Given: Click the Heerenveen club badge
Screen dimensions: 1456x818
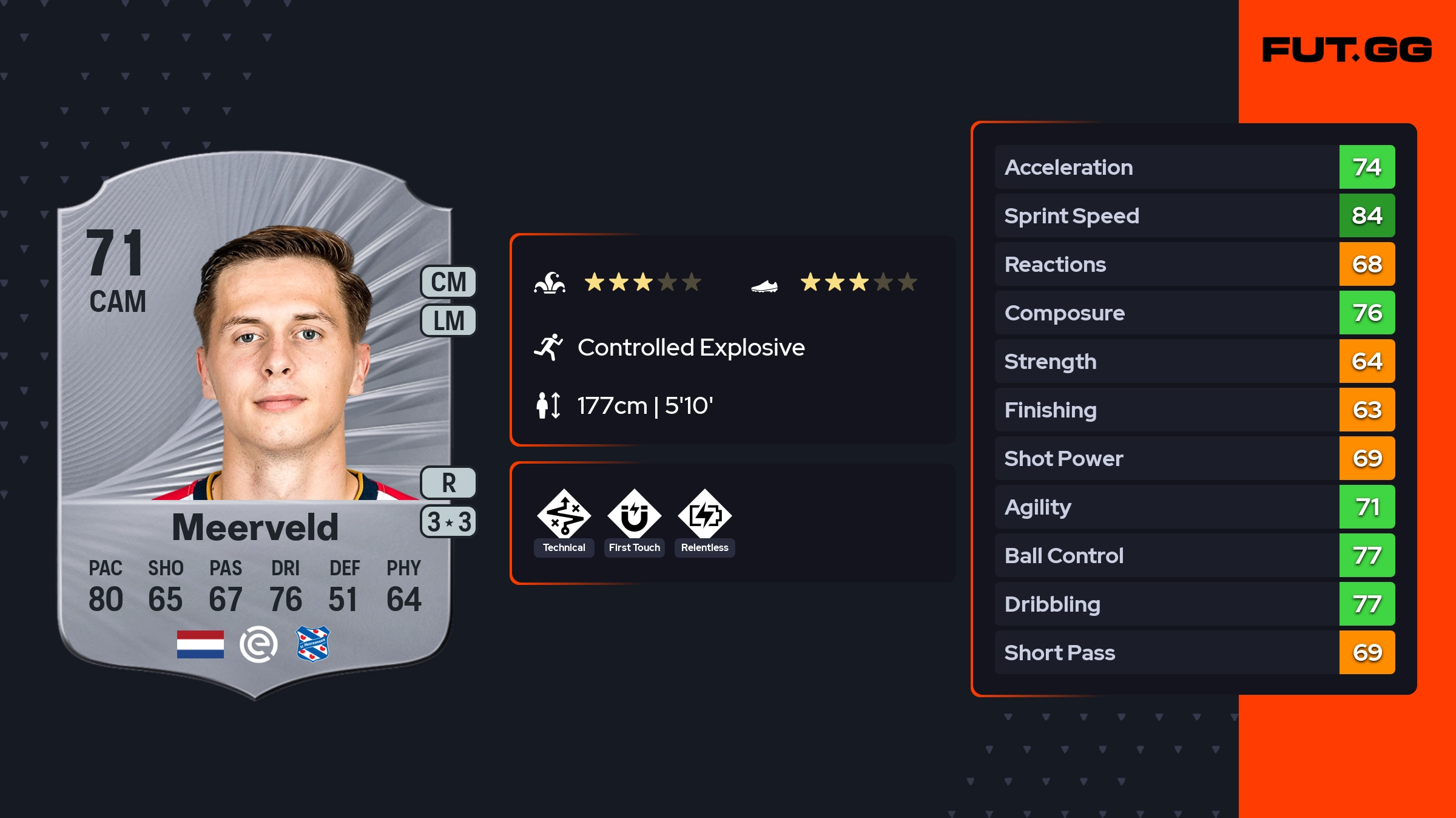Looking at the screenshot, I should pyautogui.click(x=313, y=644).
